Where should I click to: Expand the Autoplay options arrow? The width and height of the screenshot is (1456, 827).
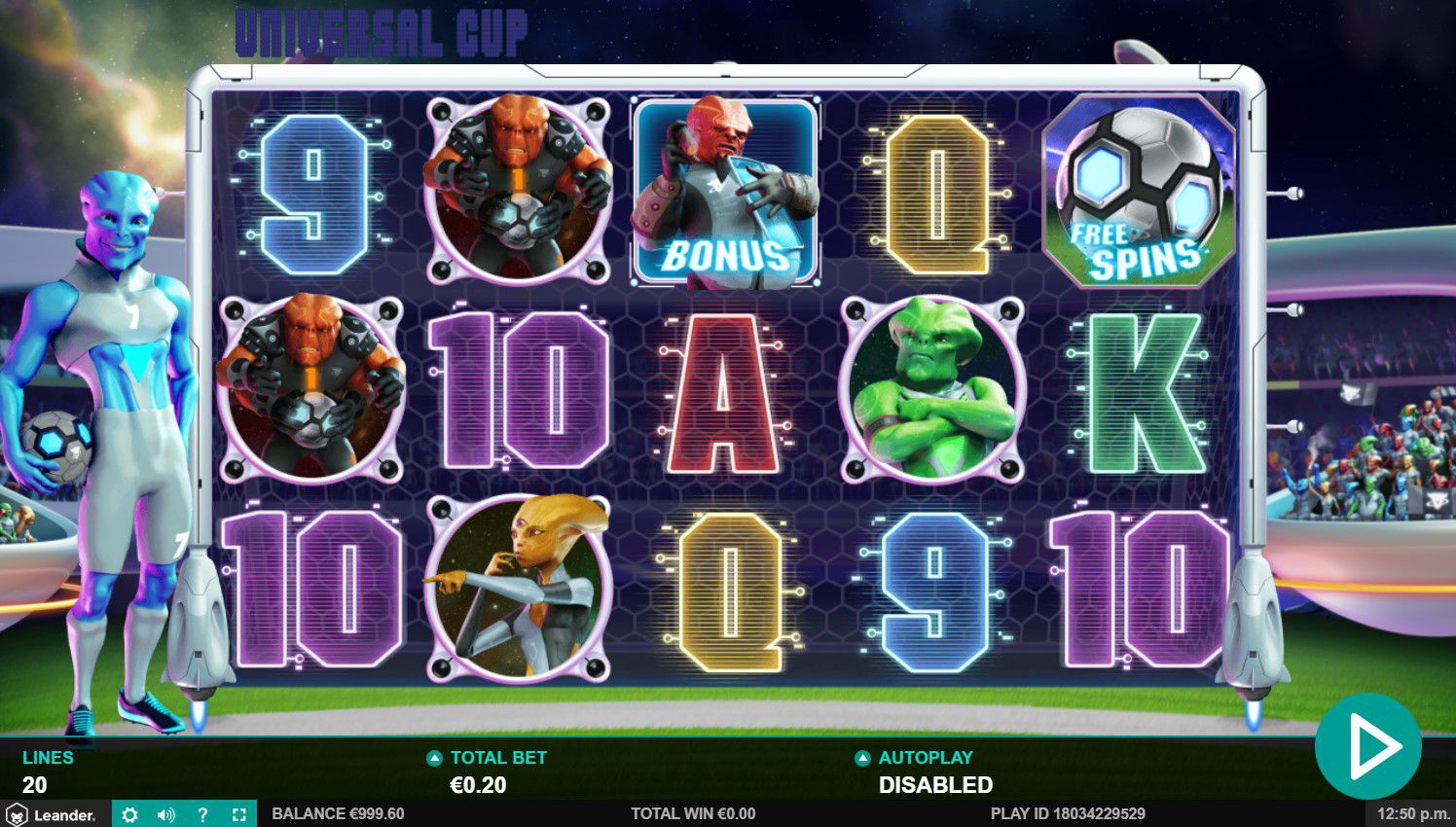(862, 758)
